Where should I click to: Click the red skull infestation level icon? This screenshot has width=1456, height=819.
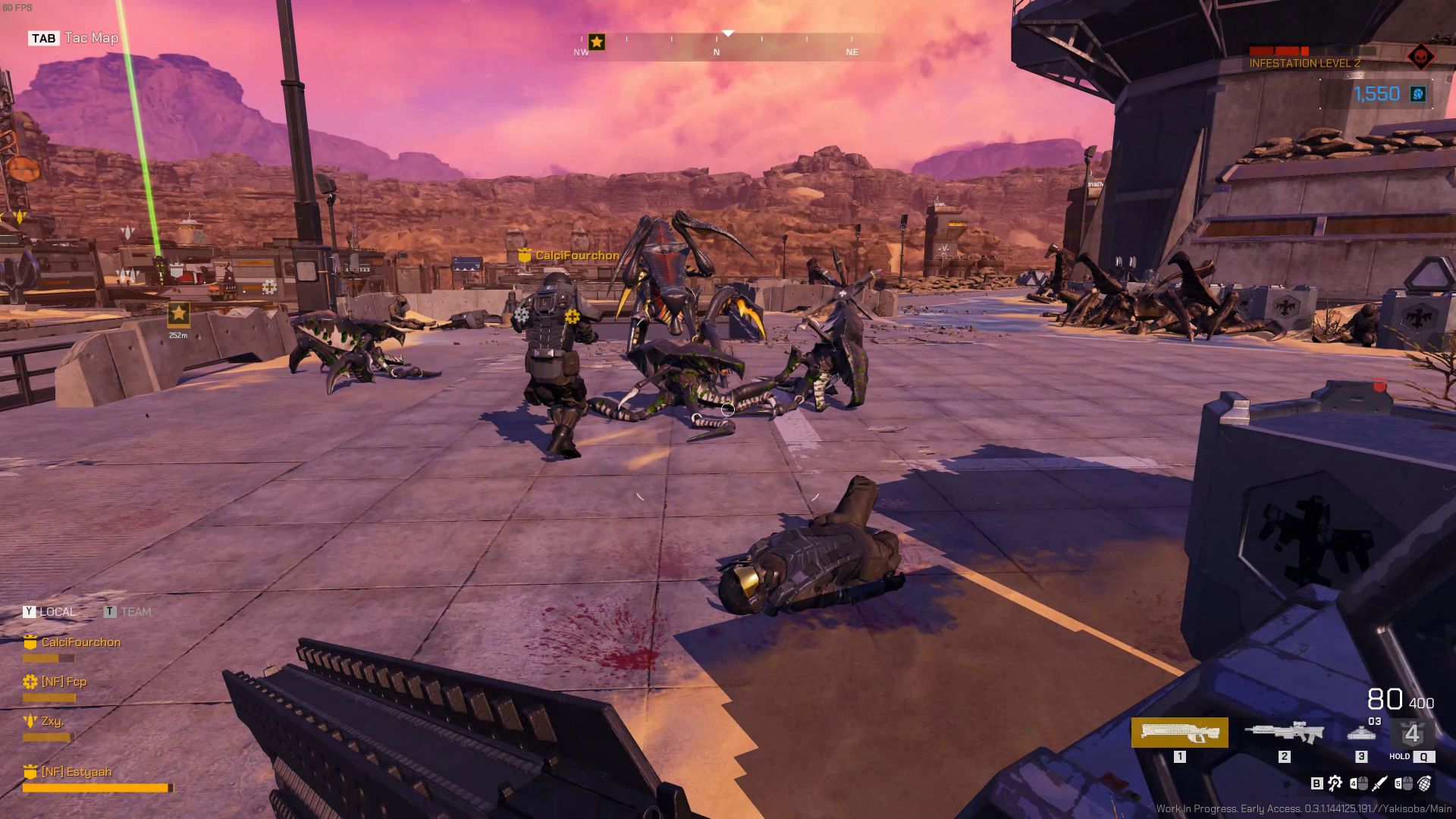coord(1420,57)
